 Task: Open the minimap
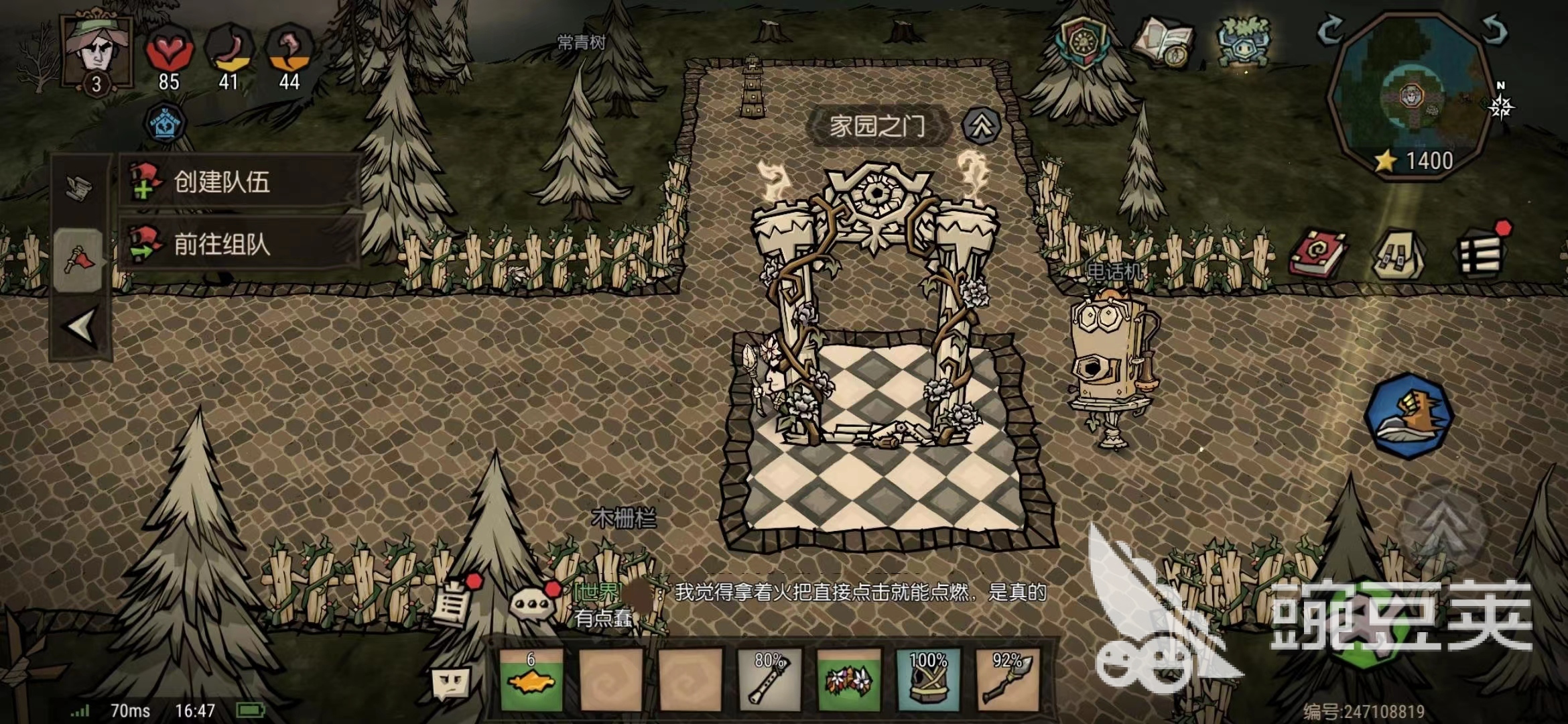coord(1411,94)
